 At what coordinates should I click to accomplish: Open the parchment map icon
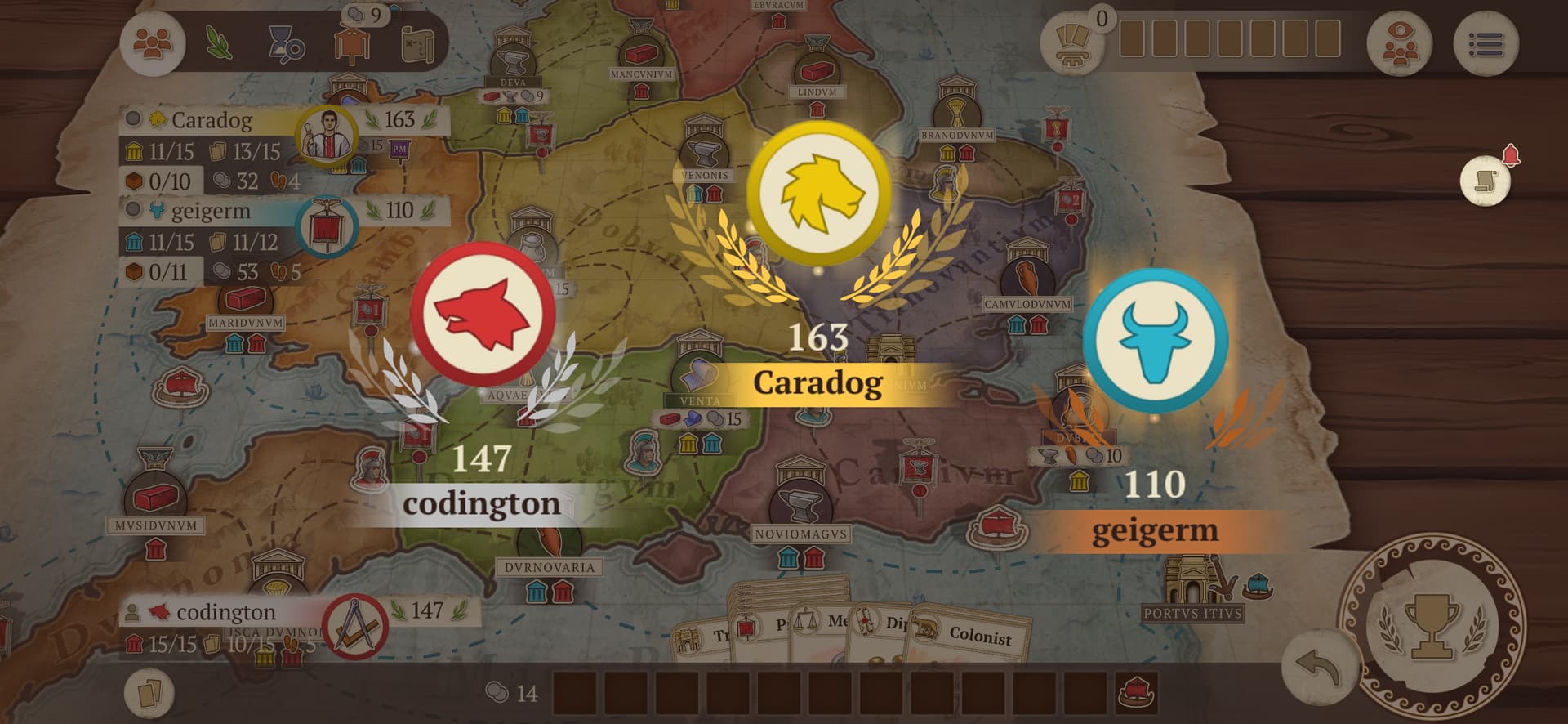pos(418,44)
